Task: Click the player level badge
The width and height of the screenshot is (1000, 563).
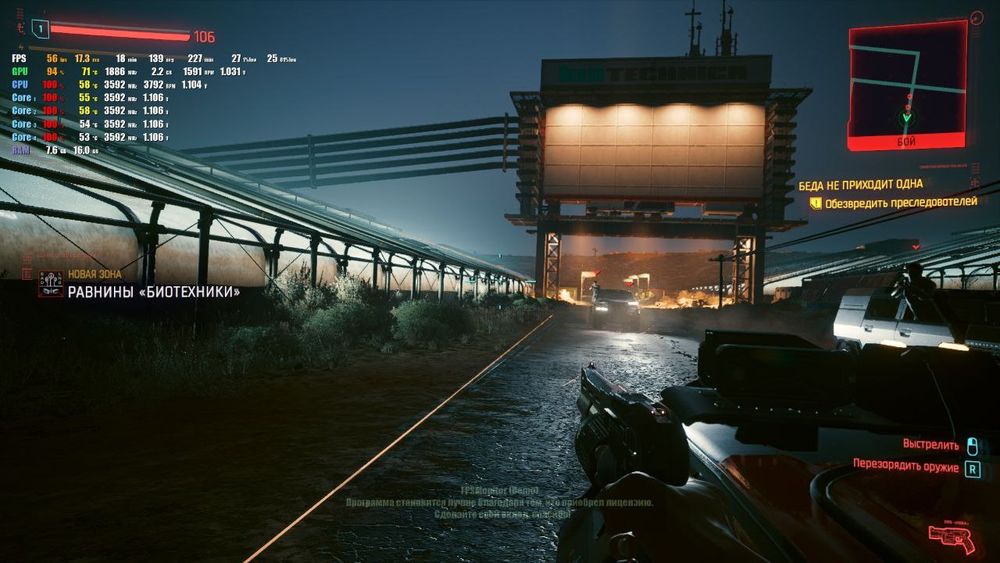Action: [40, 29]
